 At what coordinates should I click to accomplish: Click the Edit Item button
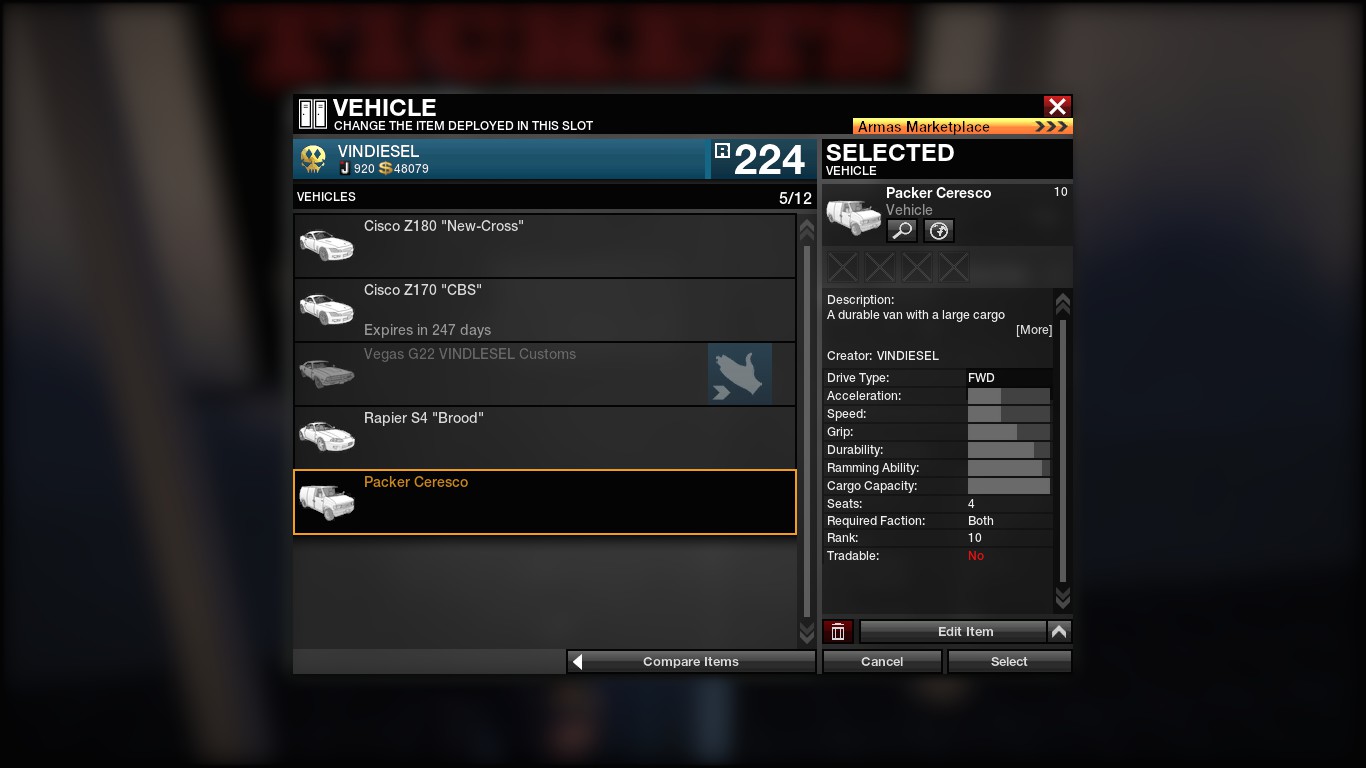click(x=965, y=631)
